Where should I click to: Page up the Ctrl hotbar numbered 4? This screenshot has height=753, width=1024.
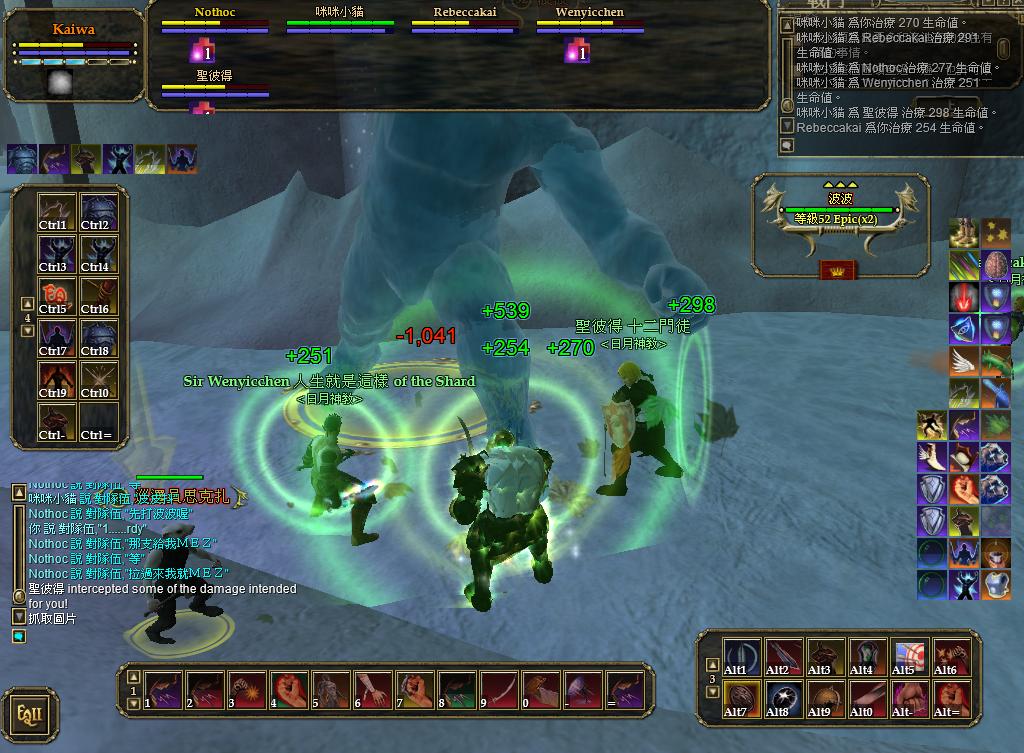coord(27,304)
